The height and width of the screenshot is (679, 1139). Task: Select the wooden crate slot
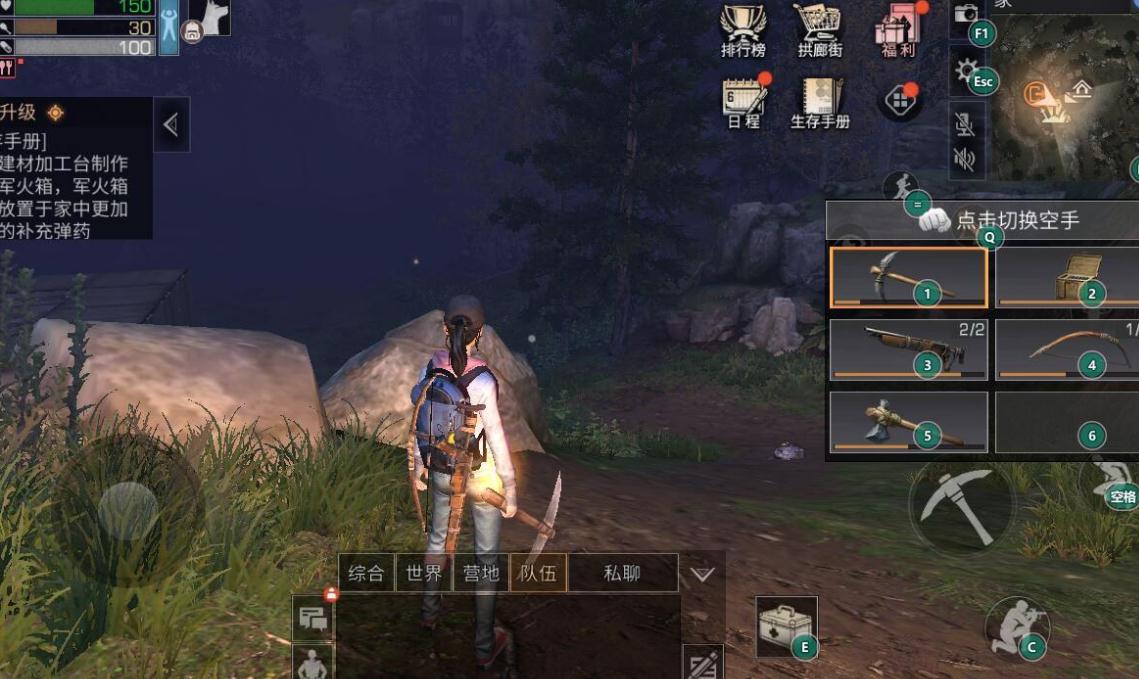pyautogui.click(x=1067, y=277)
